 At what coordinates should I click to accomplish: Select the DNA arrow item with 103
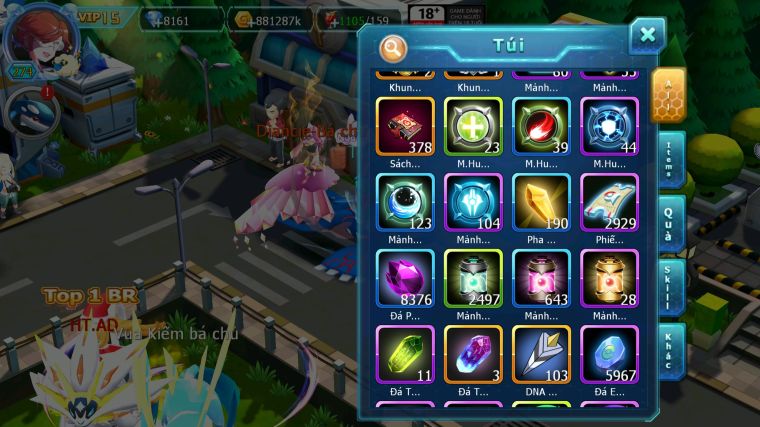click(x=541, y=355)
